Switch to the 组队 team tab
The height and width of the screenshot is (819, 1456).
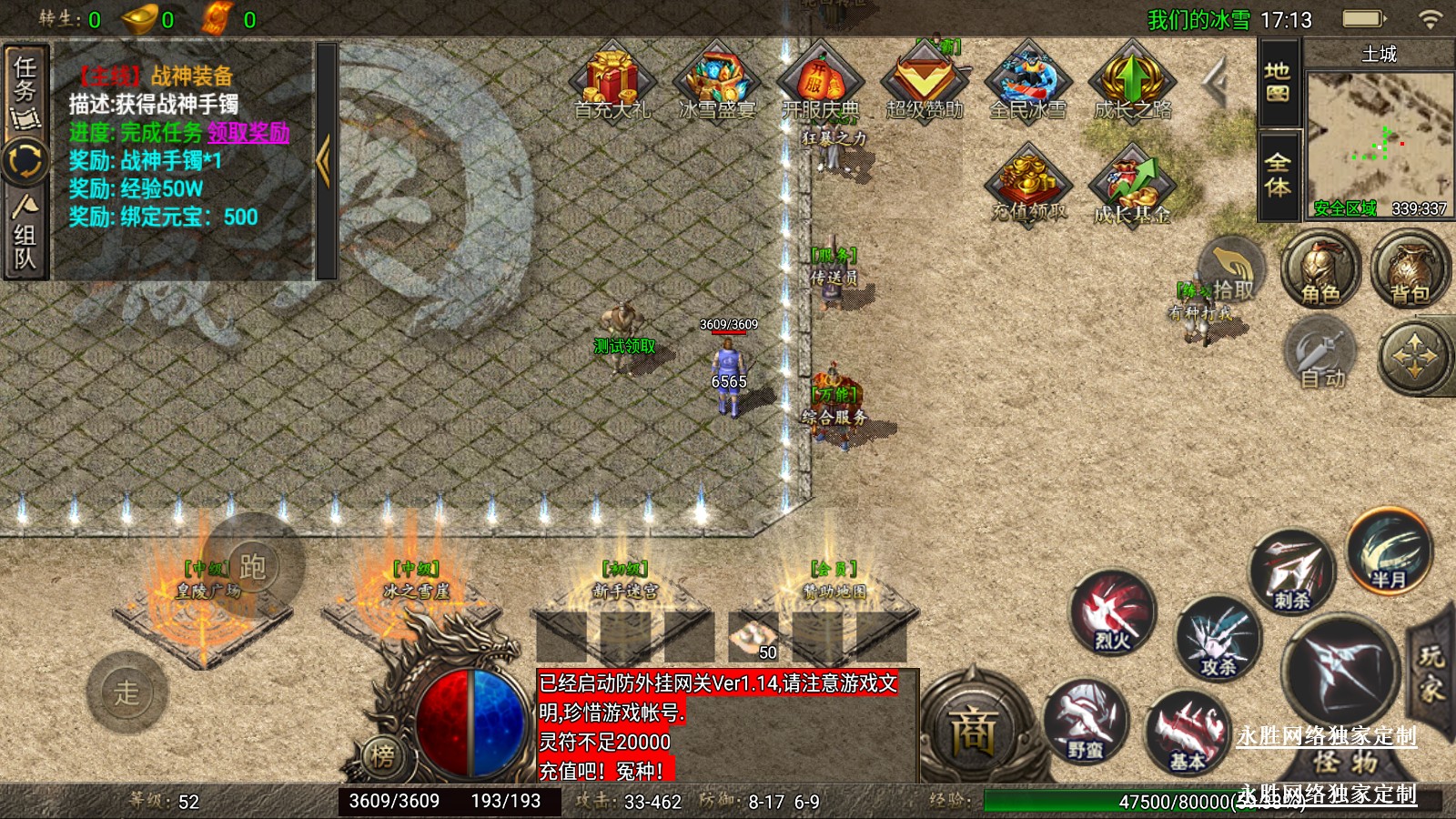tap(25, 235)
